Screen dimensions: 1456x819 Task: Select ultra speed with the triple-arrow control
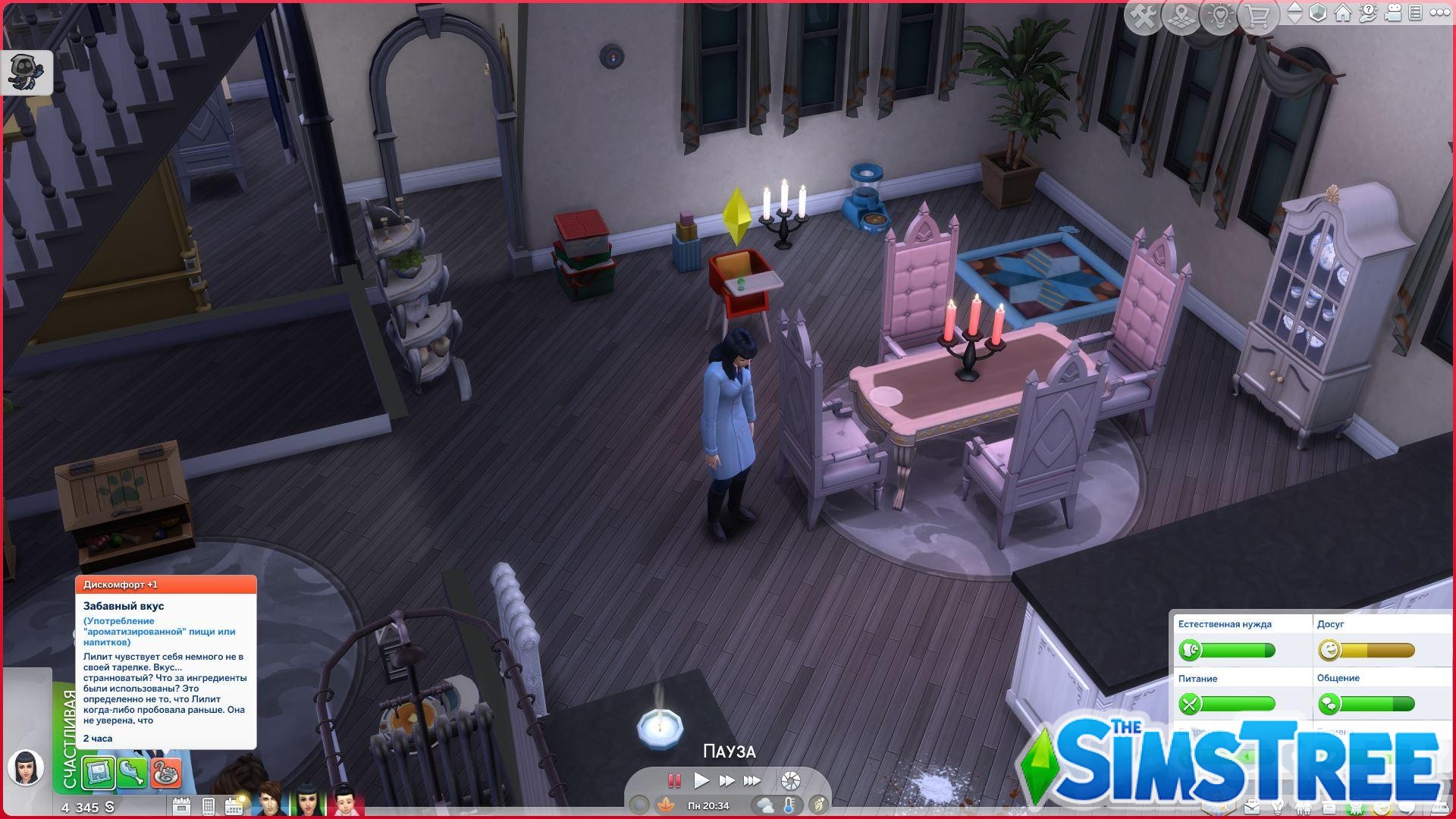[x=752, y=781]
